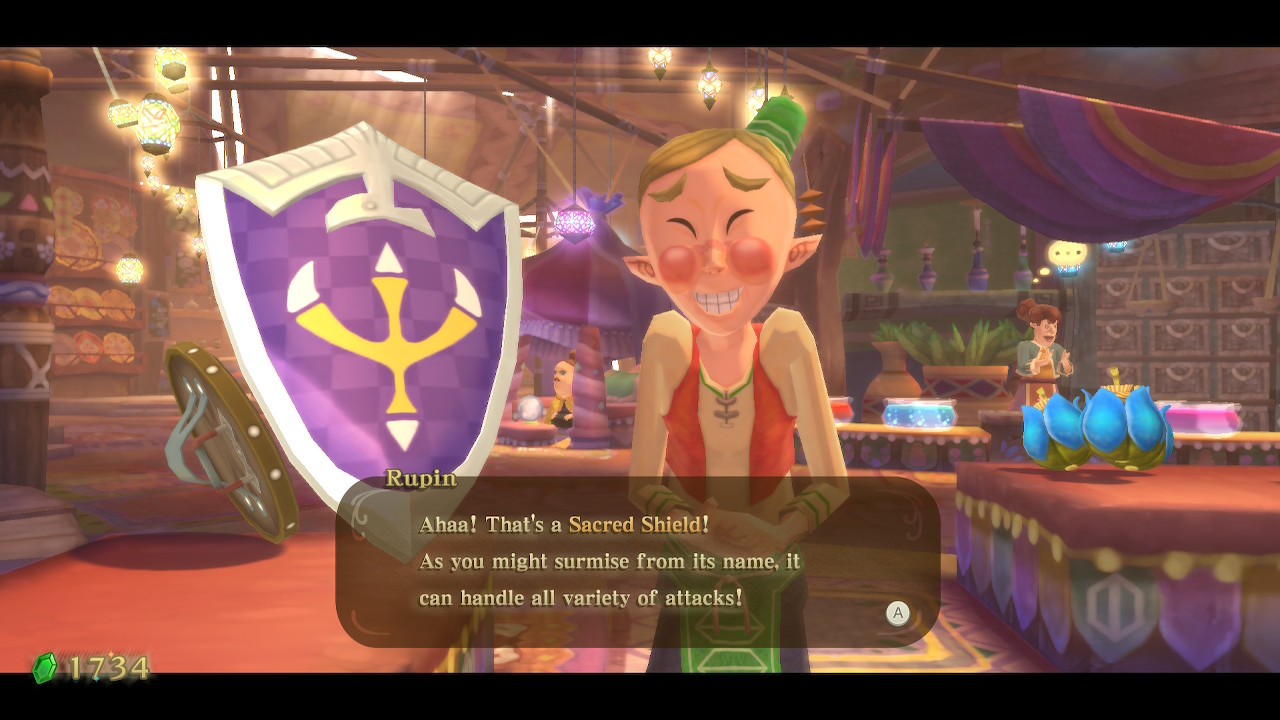Advance Rupin's Sacred Shield dialogue box
This screenshot has width=1280, height=720.
(897, 614)
